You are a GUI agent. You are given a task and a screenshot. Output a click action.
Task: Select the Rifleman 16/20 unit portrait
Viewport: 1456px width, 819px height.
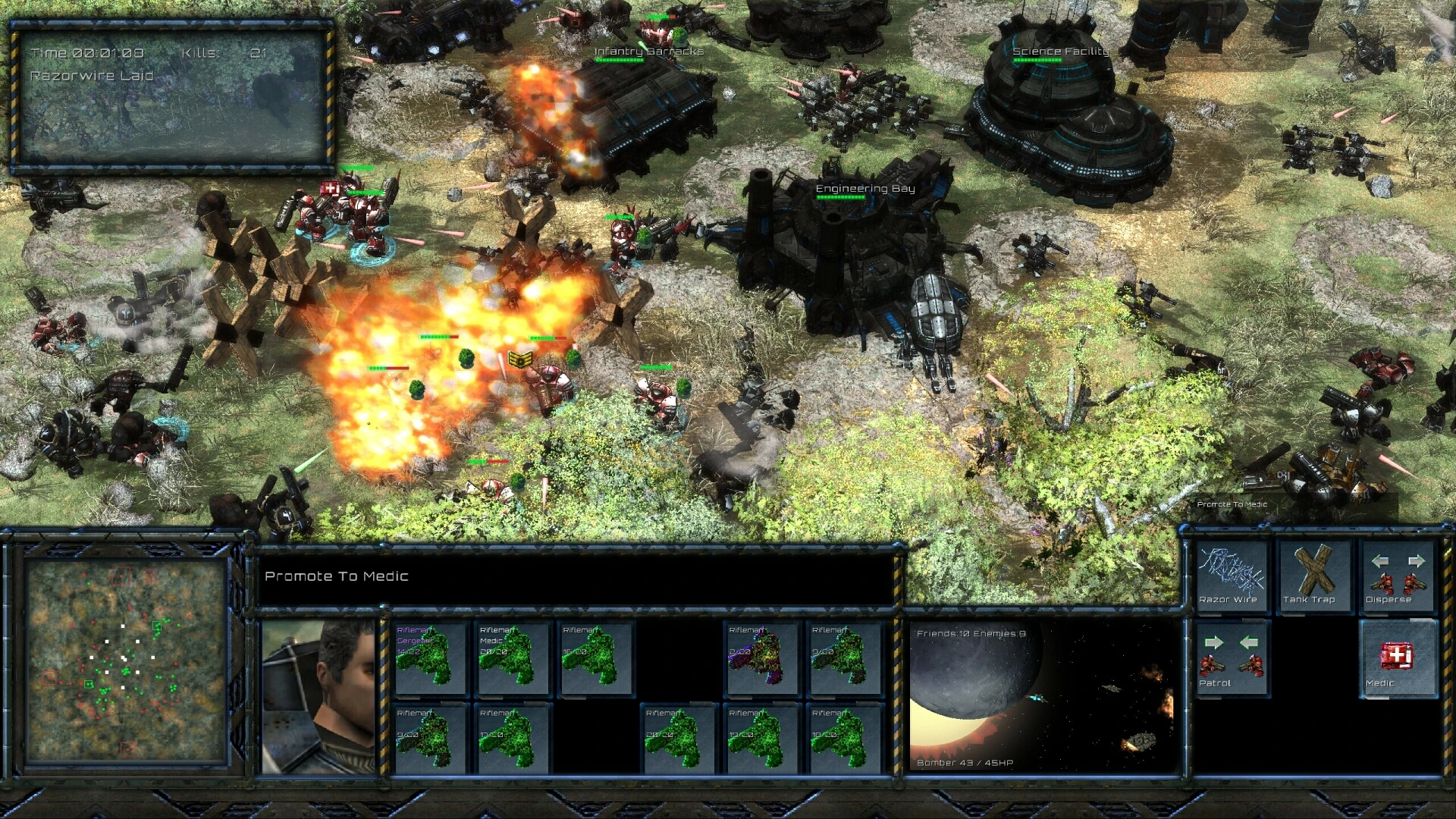point(595,658)
